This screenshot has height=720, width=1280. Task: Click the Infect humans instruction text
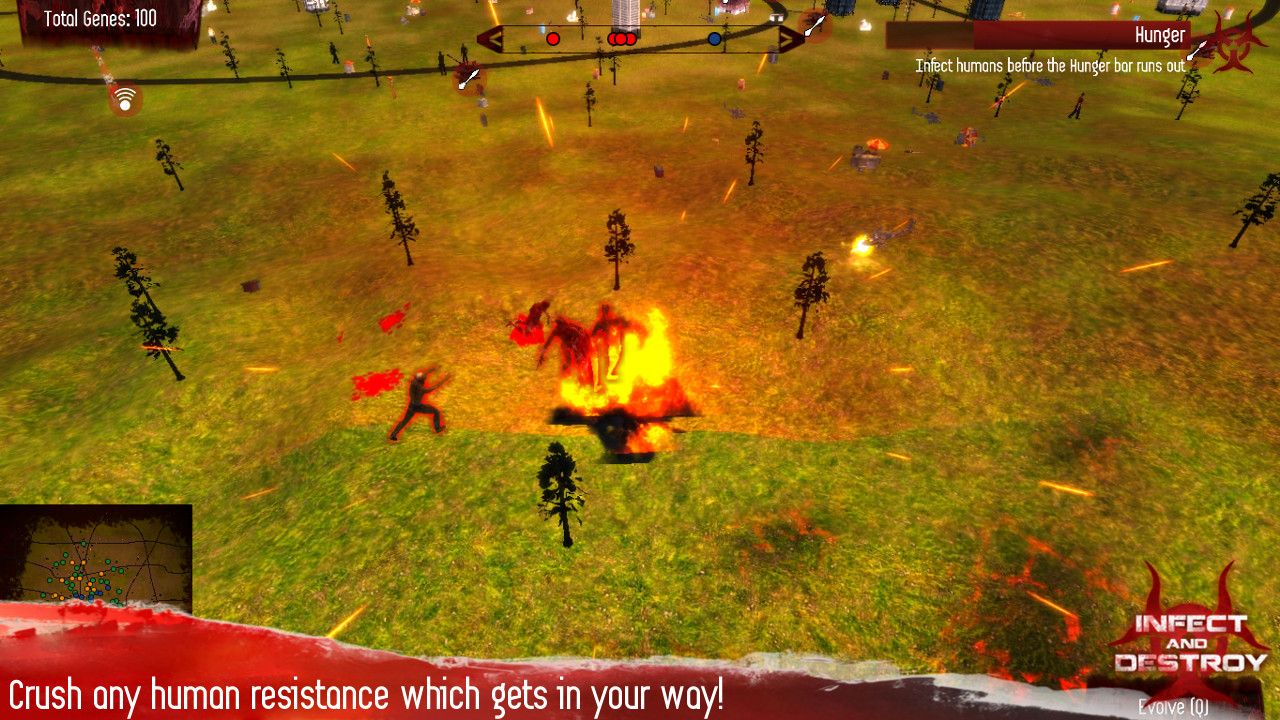tap(1051, 64)
